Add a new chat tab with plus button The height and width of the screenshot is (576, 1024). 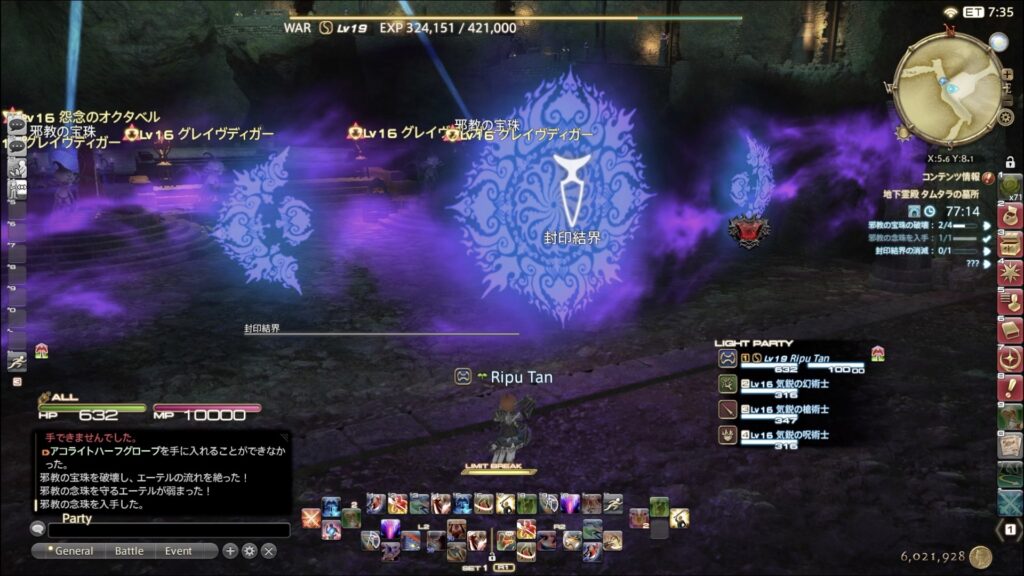tap(230, 551)
